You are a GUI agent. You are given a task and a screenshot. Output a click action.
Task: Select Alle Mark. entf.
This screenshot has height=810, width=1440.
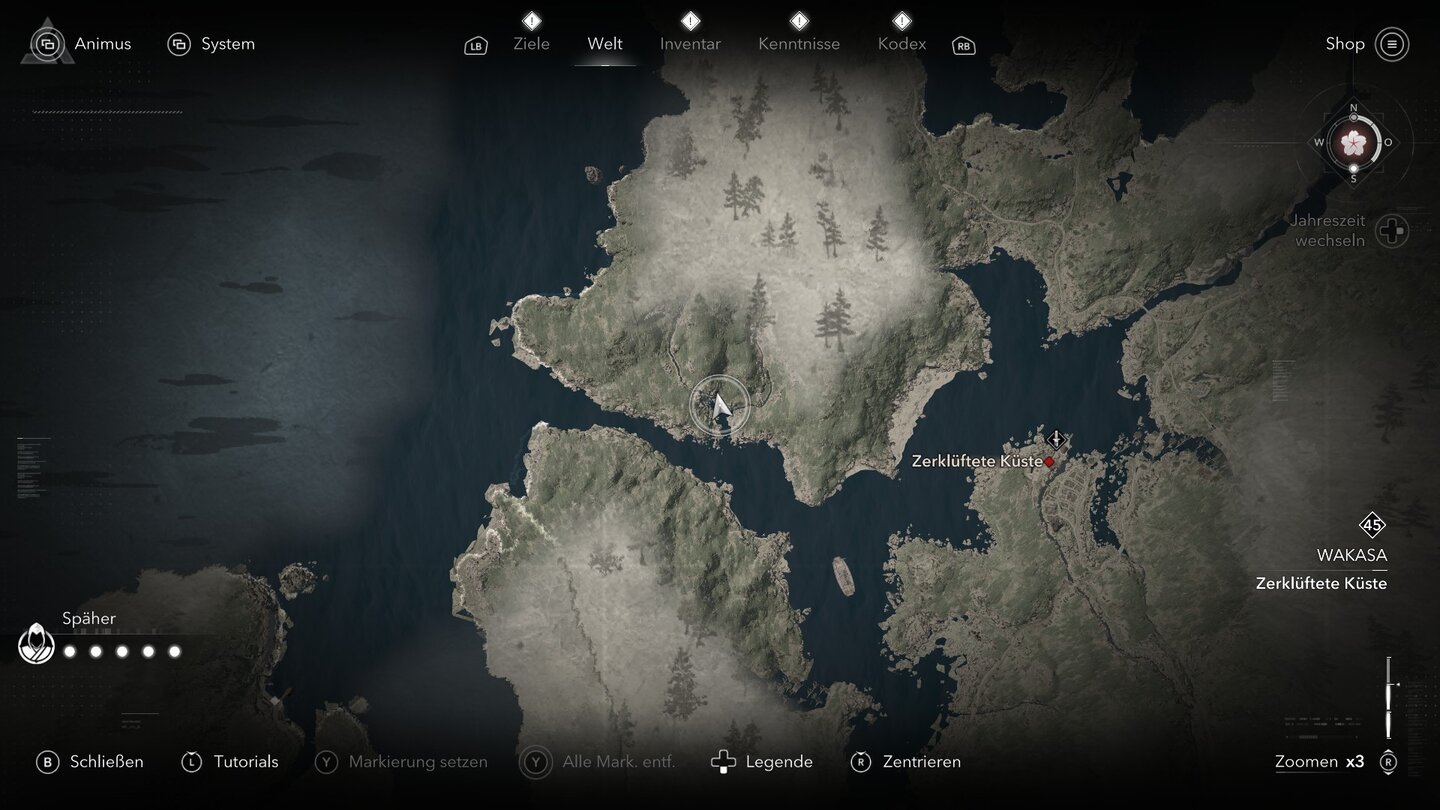coord(598,762)
